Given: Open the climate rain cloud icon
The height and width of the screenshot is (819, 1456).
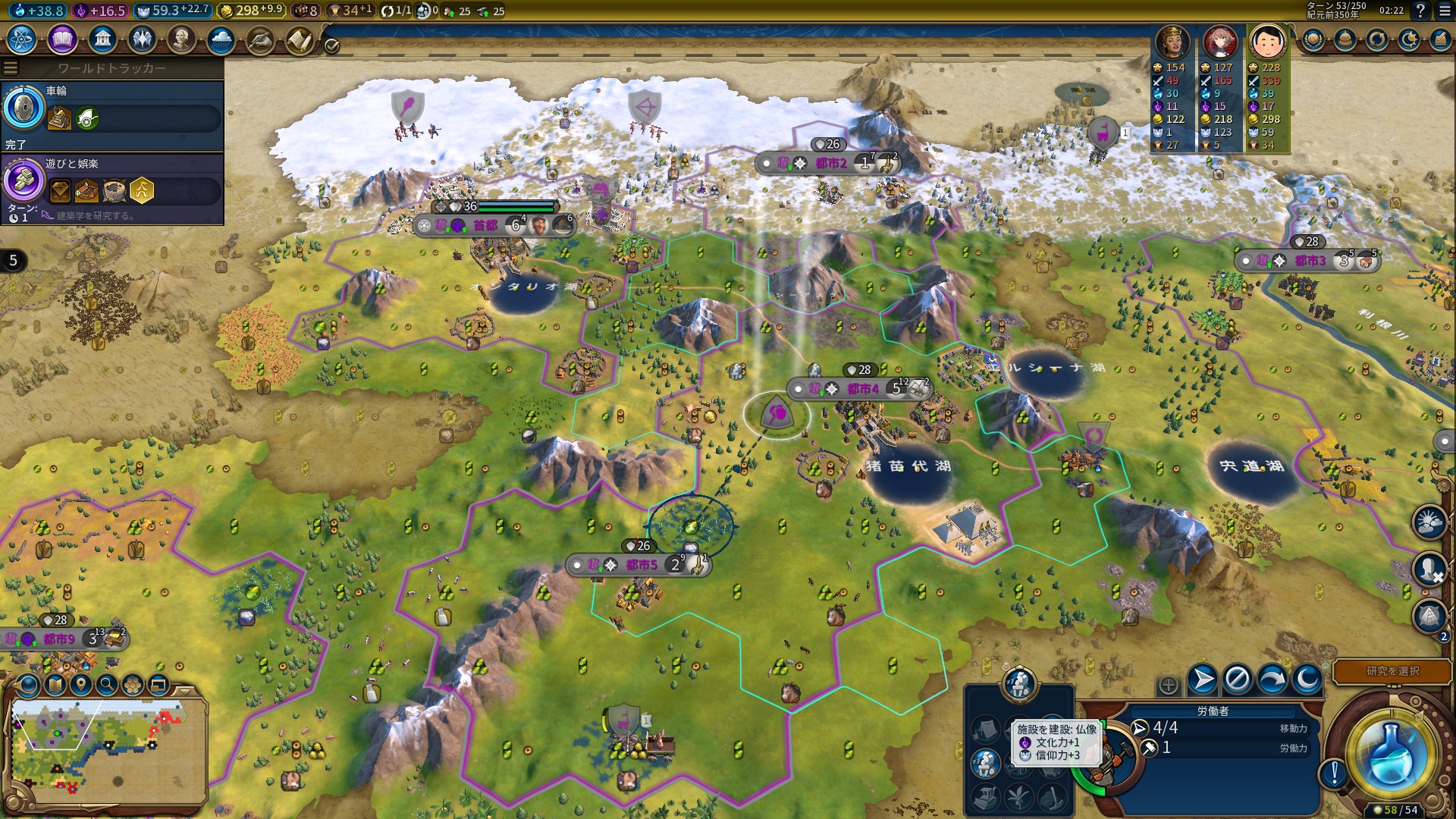Looking at the screenshot, I should (x=221, y=39).
